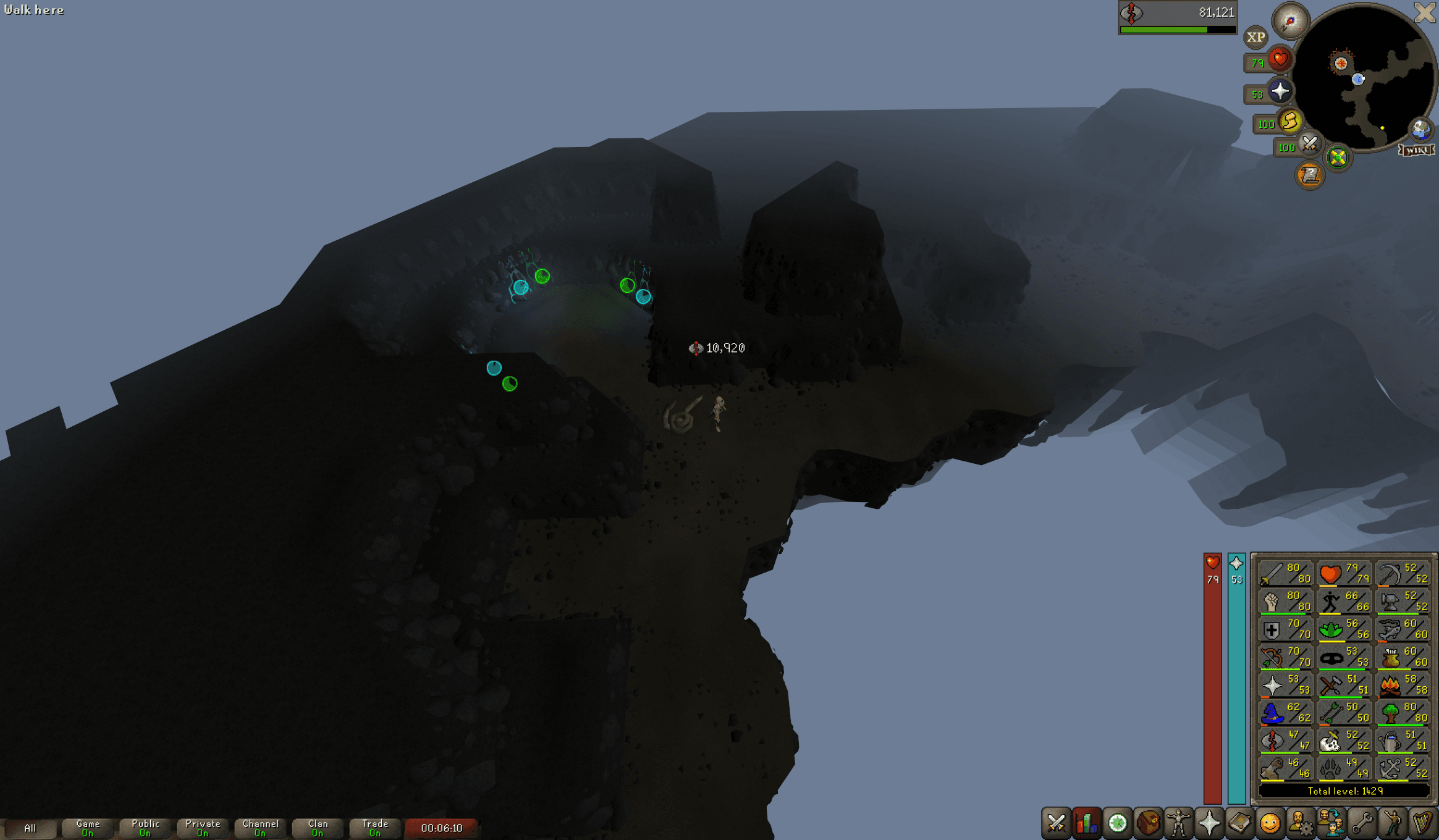Select the Woodcutting skill at level 80
Viewport: 1439px width, 840px height.
pos(1403,713)
